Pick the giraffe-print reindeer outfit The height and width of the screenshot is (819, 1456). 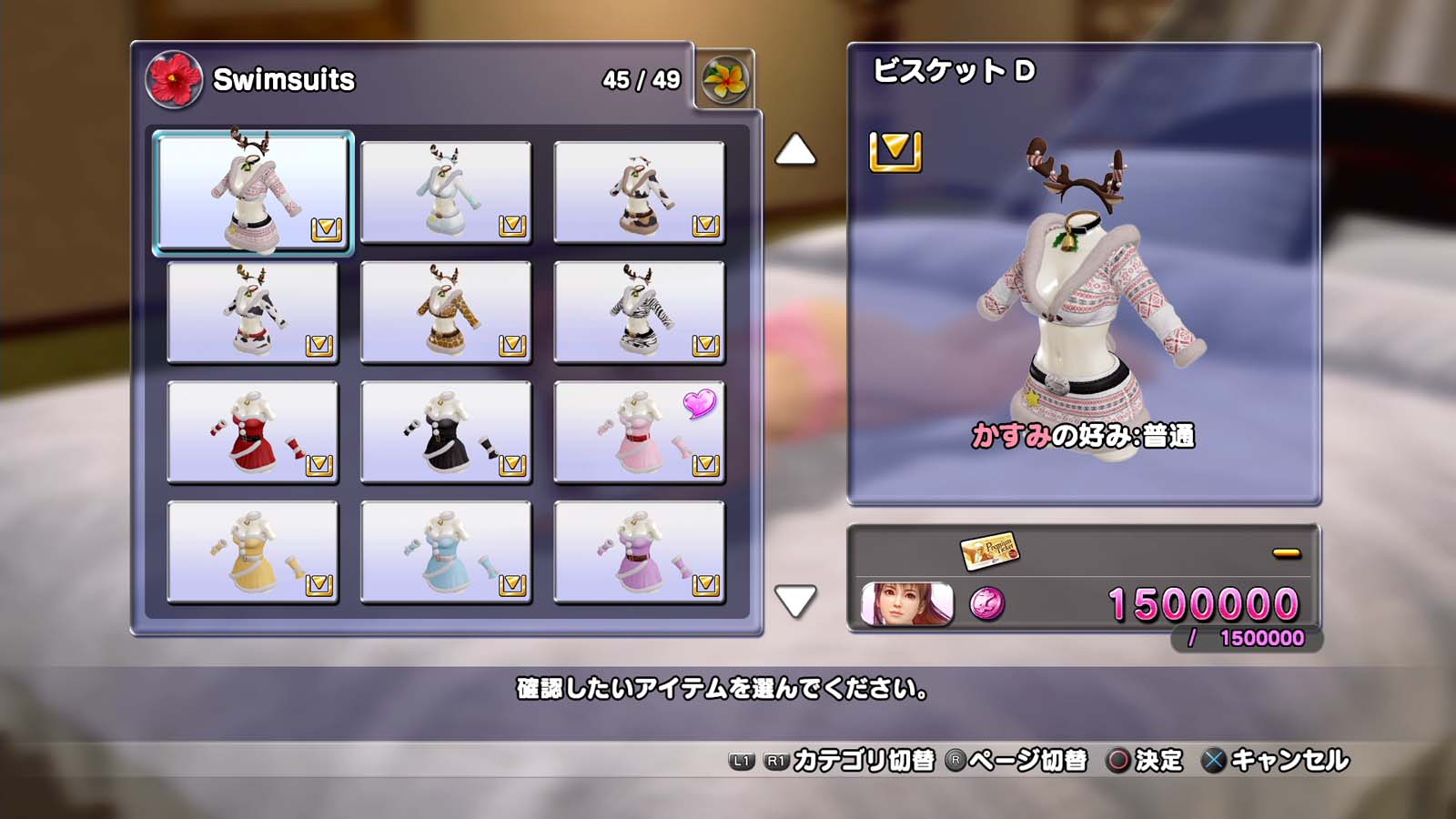pos(446,312)
